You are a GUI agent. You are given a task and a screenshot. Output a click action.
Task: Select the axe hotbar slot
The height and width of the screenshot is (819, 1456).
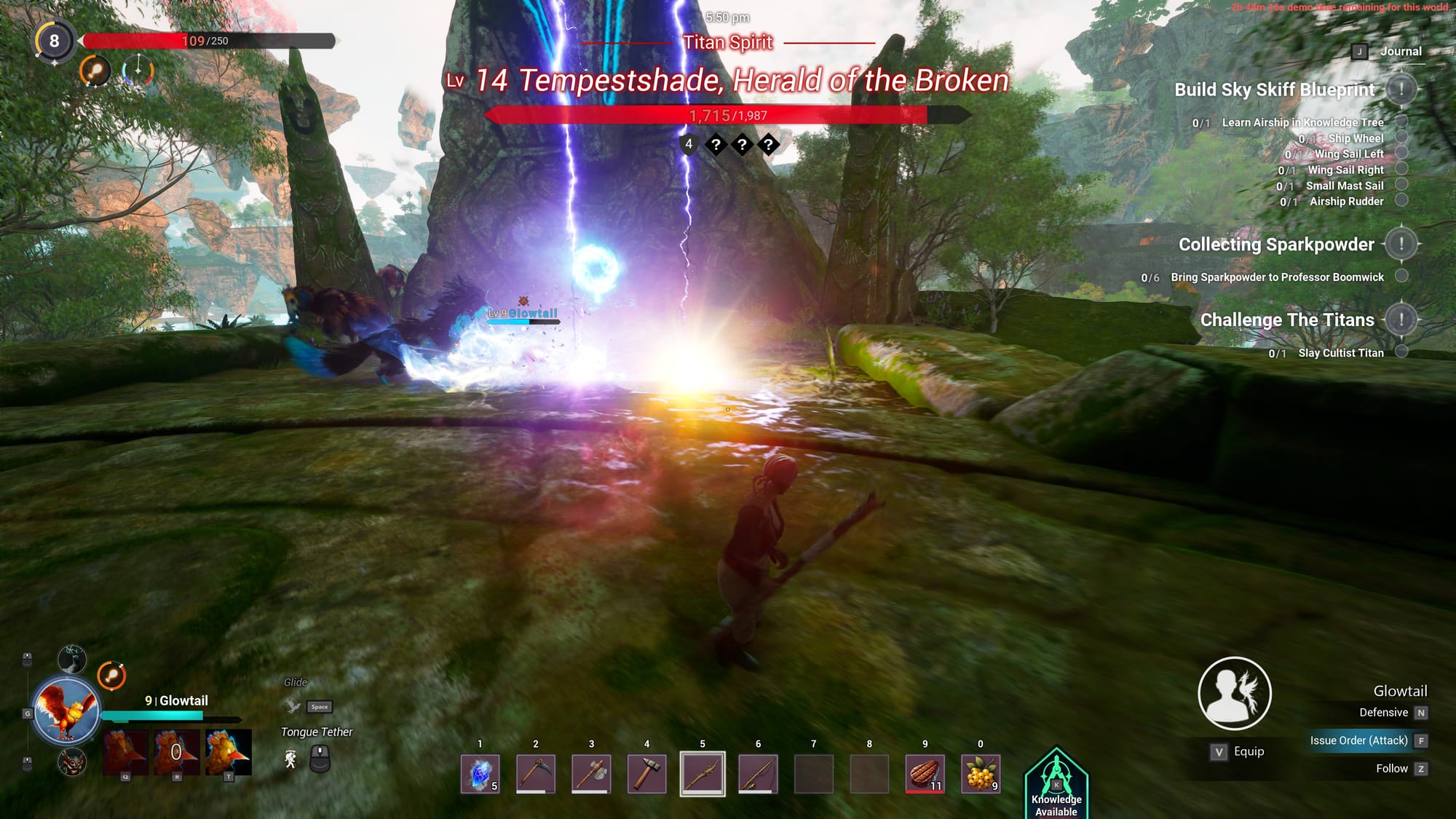(x=591, y=773)
